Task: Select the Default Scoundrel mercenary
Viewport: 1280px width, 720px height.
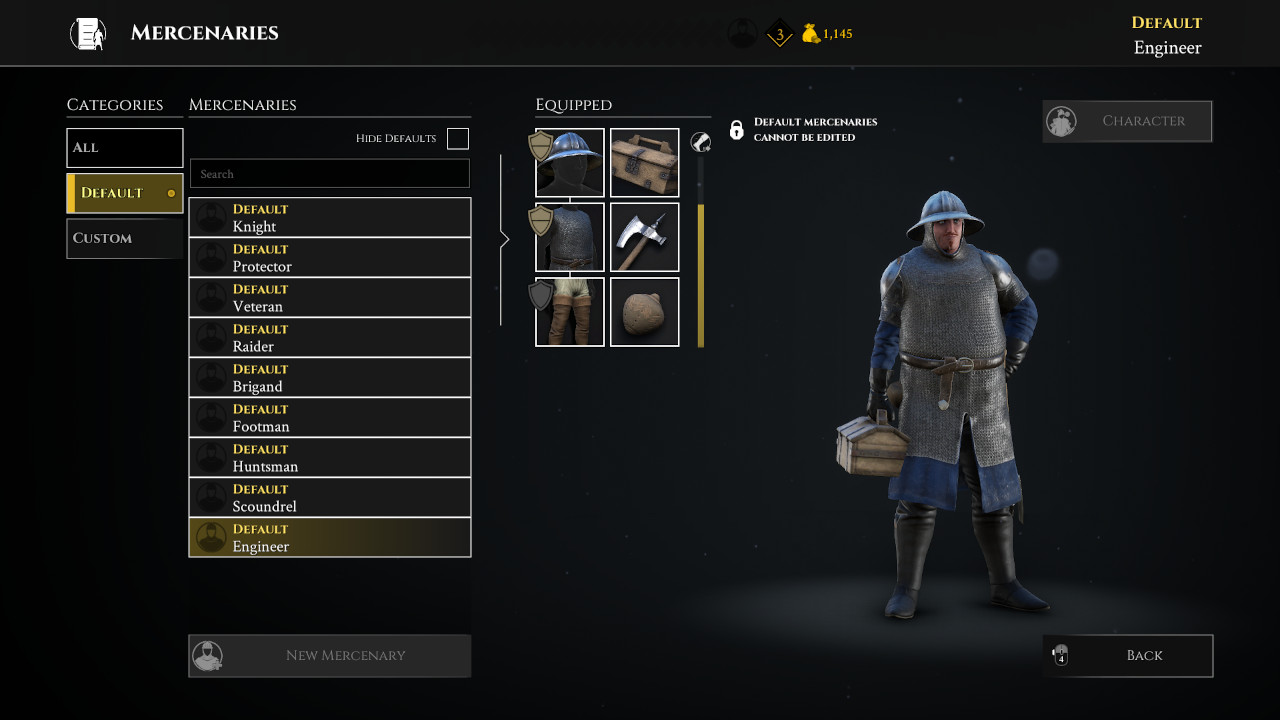Action: click(330, 497)
